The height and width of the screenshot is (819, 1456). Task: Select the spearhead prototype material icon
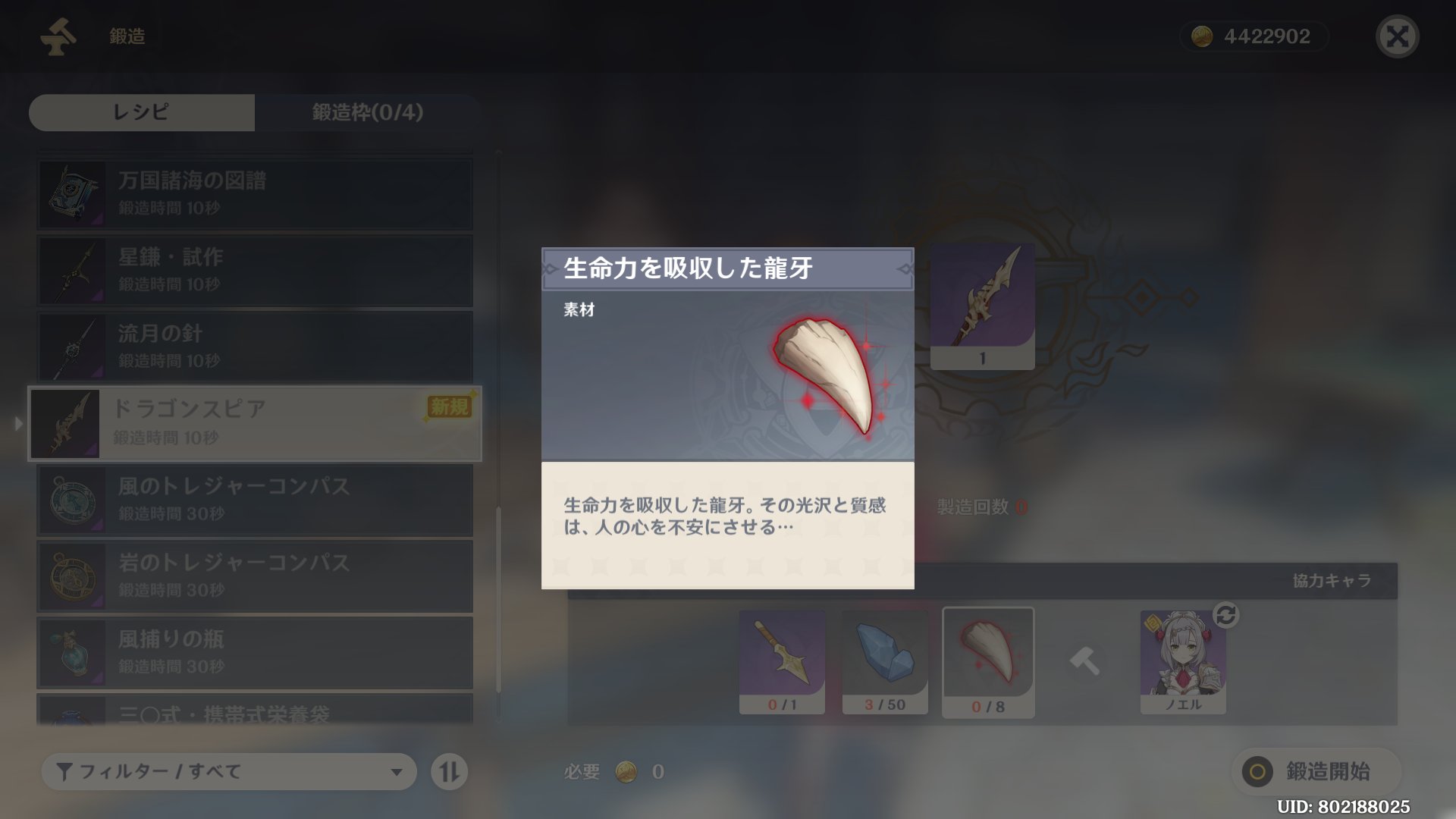pyautogui.click(x=781, y=660)
